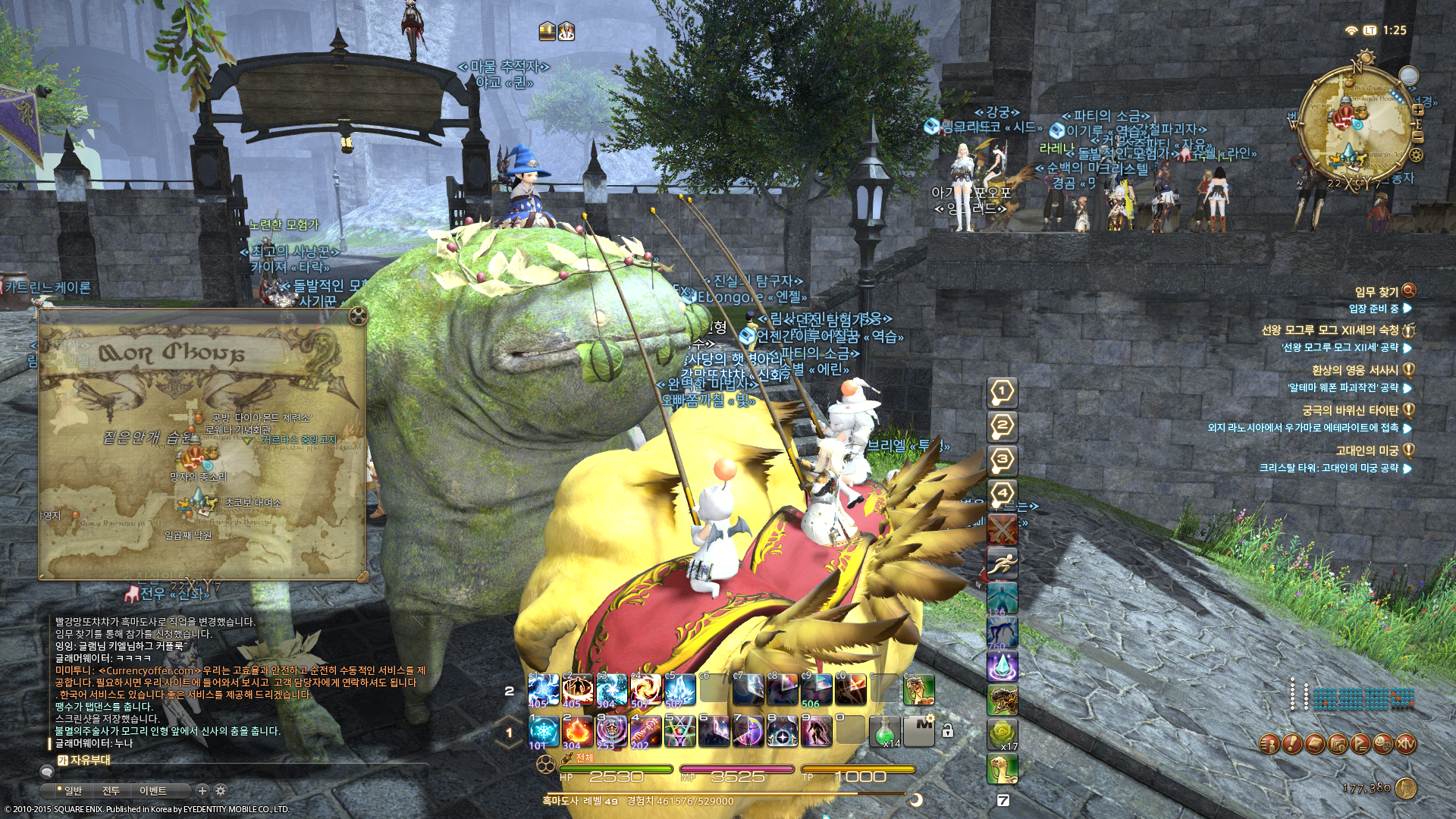Select the 일반 chat tab

[72, 791]
